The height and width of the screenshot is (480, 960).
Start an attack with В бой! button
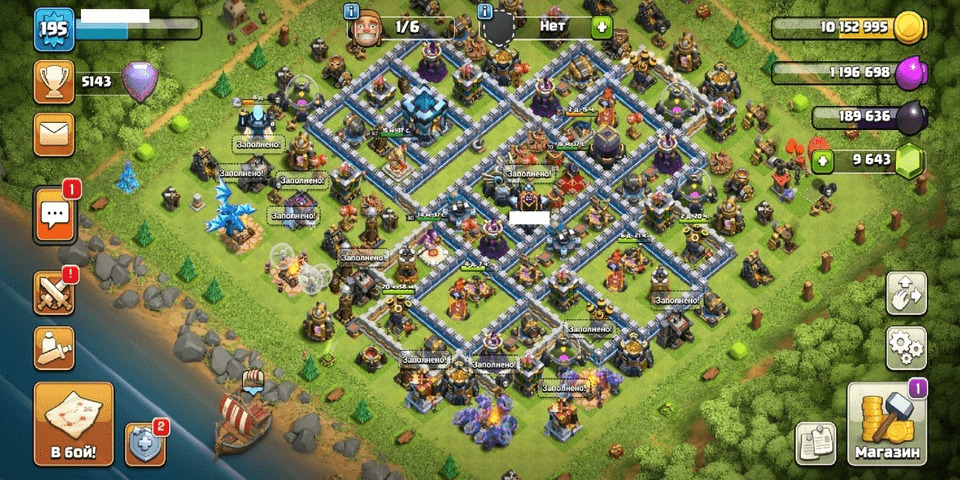73,424
